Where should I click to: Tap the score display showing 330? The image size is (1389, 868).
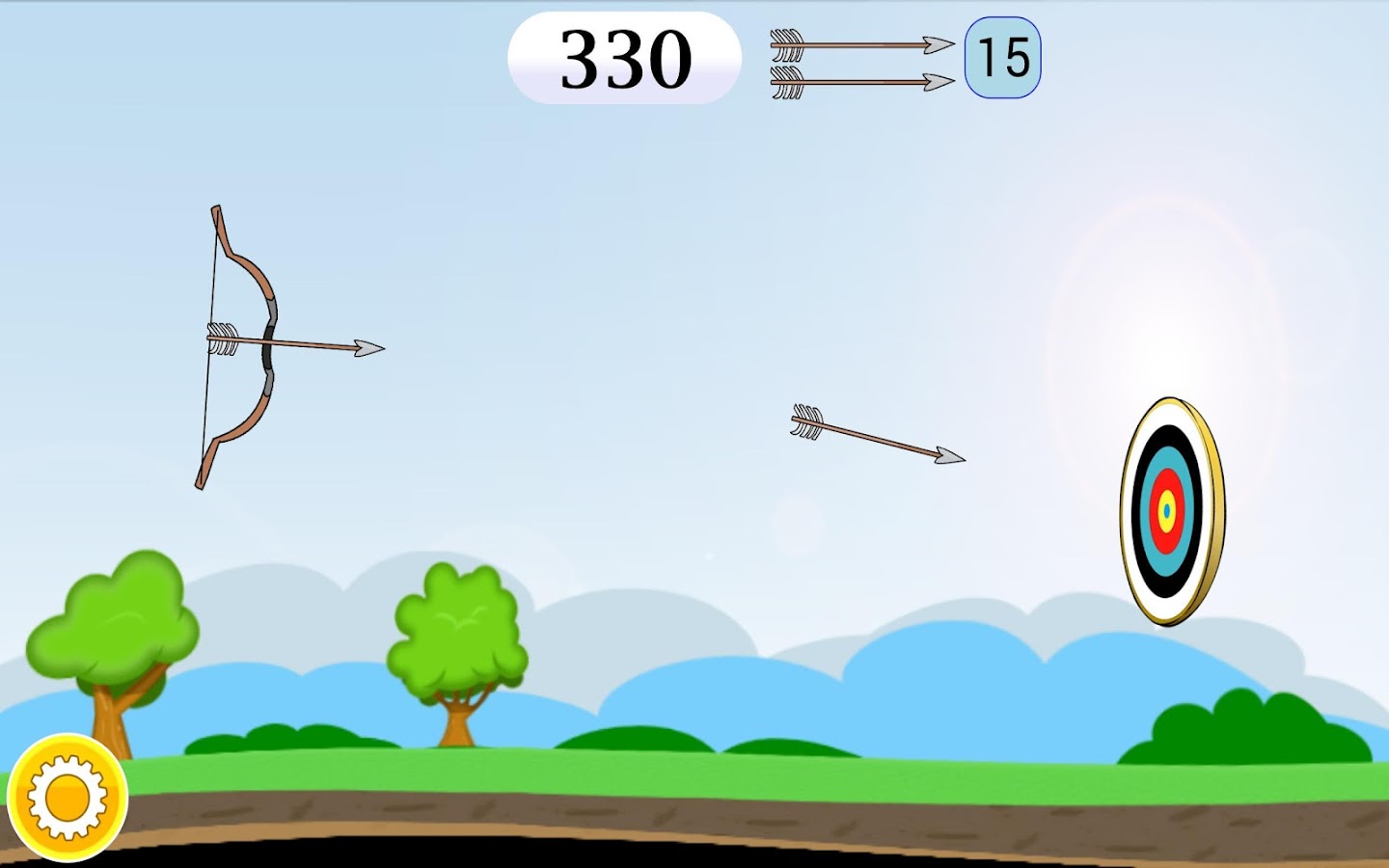tap(627, 58)
